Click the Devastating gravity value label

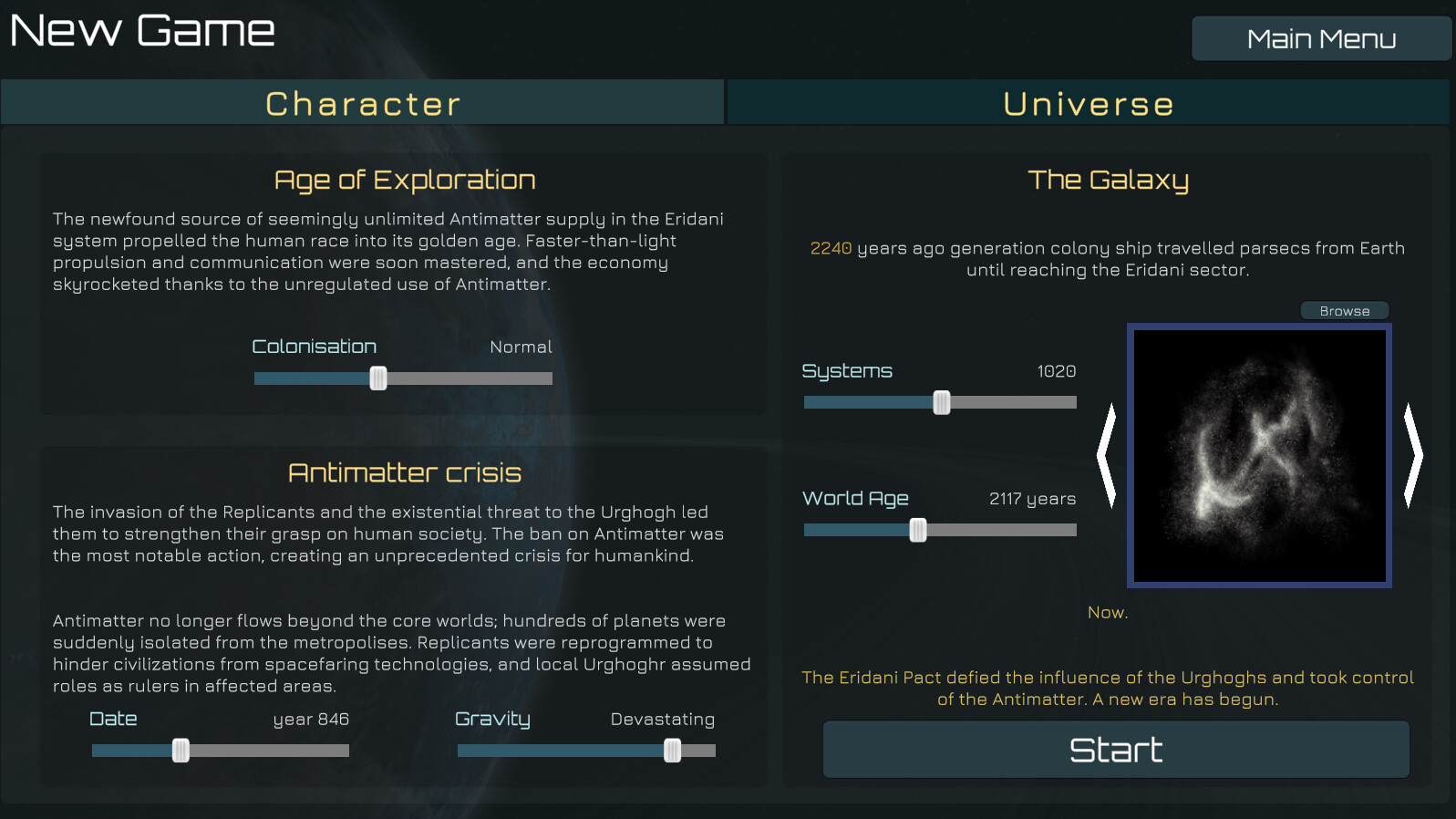click(x=662, y=720)
